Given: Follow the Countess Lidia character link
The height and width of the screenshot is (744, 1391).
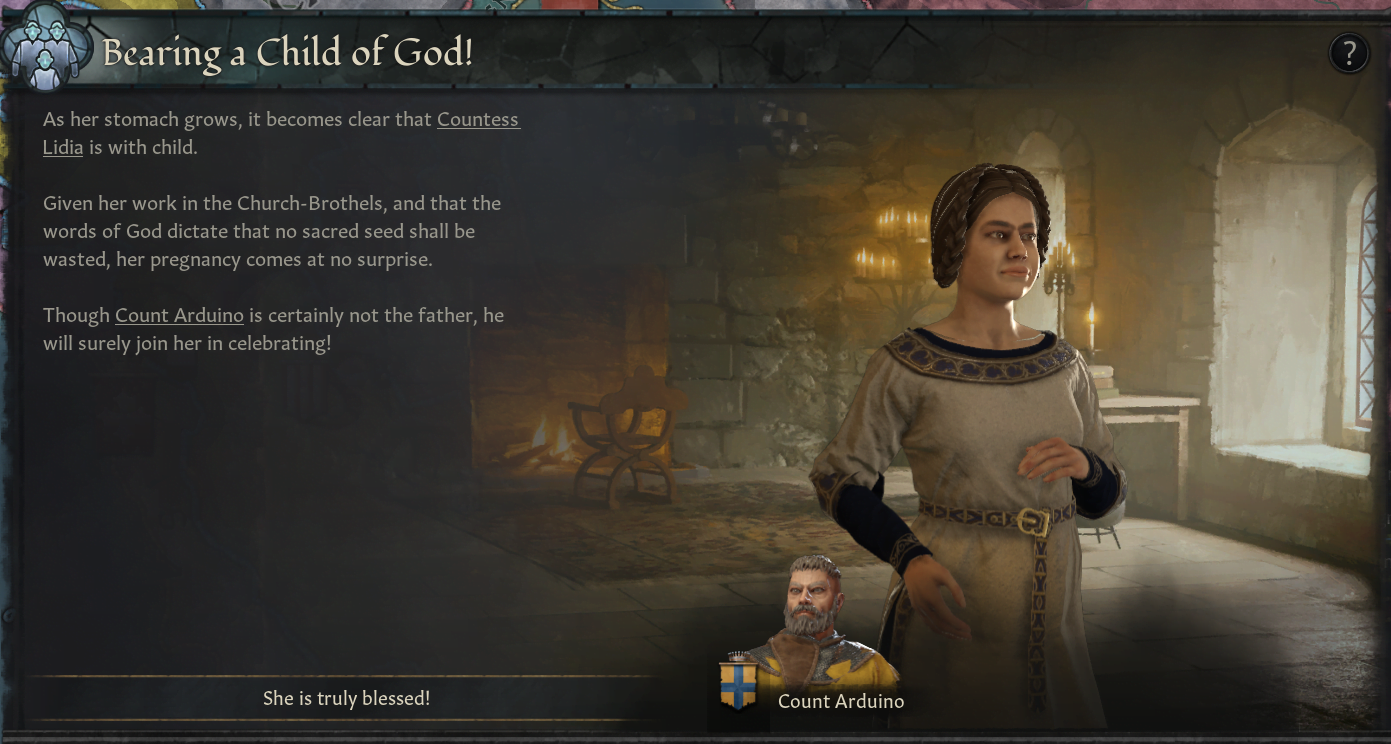Looking at the screenshot, I should [478, 120].
